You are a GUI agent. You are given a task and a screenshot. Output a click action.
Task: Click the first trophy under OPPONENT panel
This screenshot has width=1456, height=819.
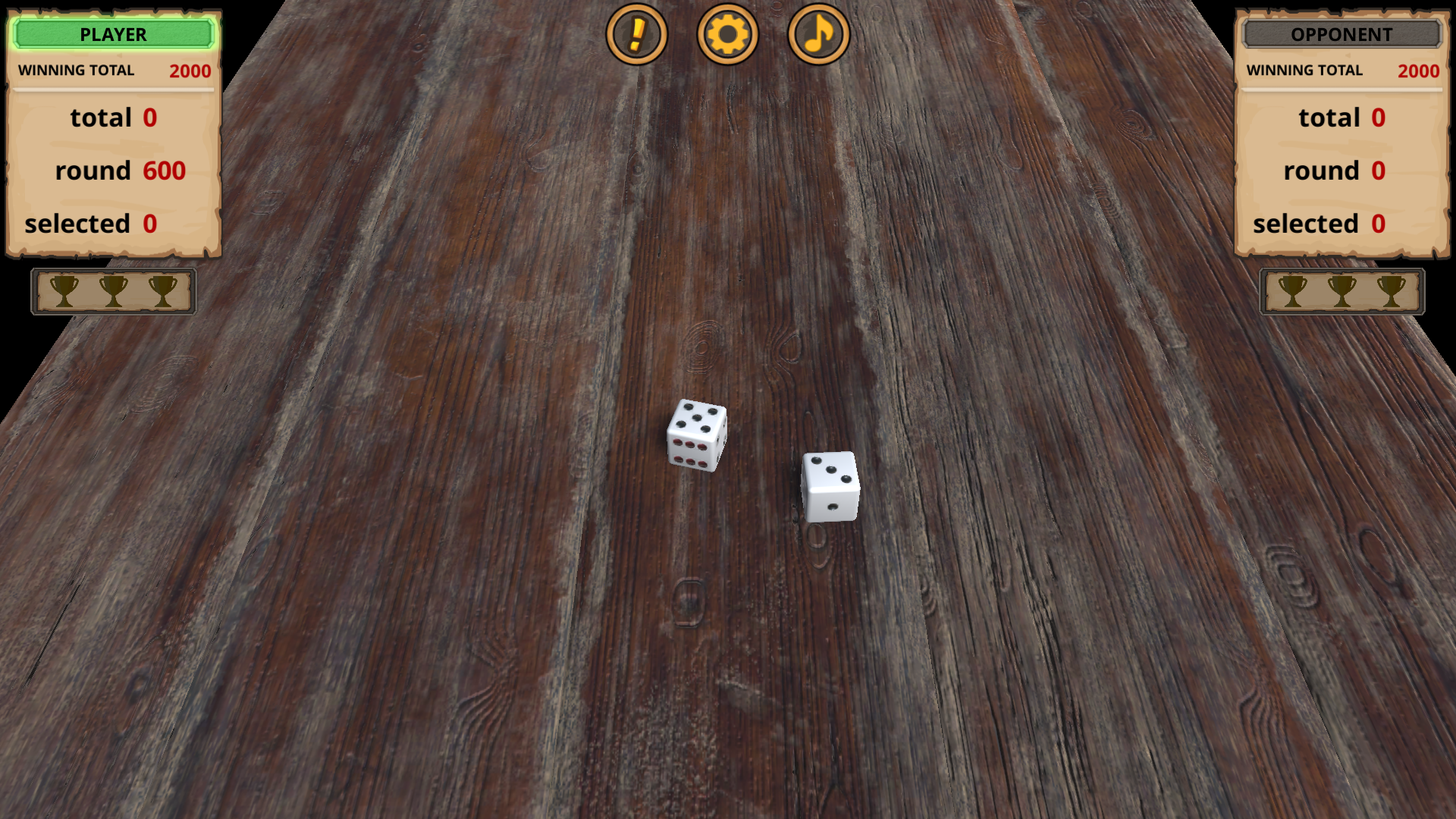coord(1291,291)
